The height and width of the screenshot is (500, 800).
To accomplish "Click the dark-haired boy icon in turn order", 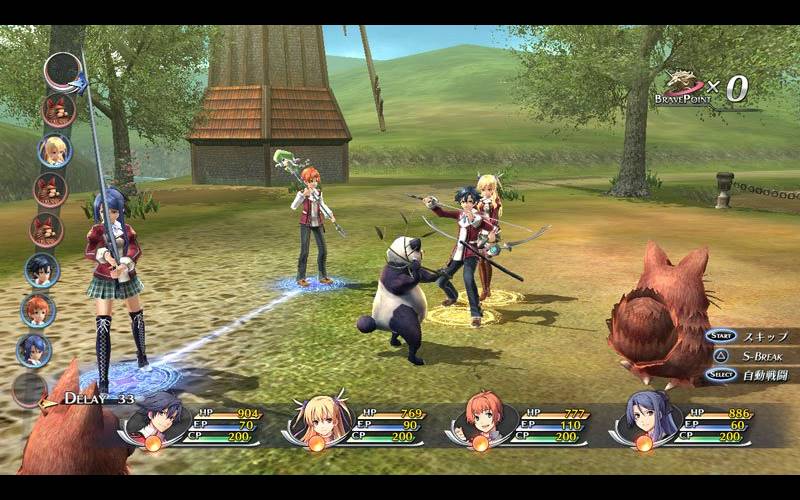I will 42,270.
